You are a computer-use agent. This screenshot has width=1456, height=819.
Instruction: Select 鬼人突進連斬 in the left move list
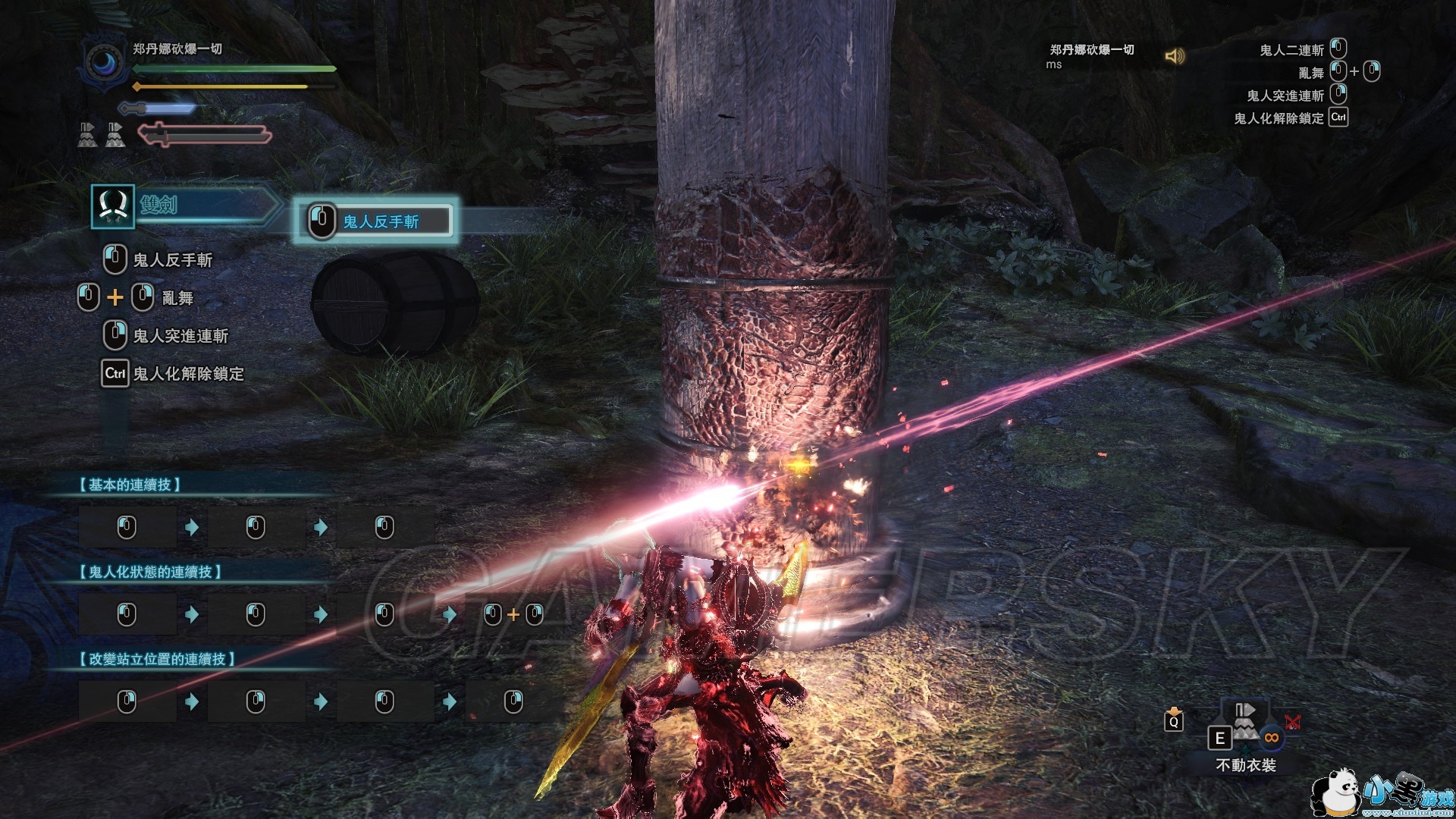click(x=180, y=336)
